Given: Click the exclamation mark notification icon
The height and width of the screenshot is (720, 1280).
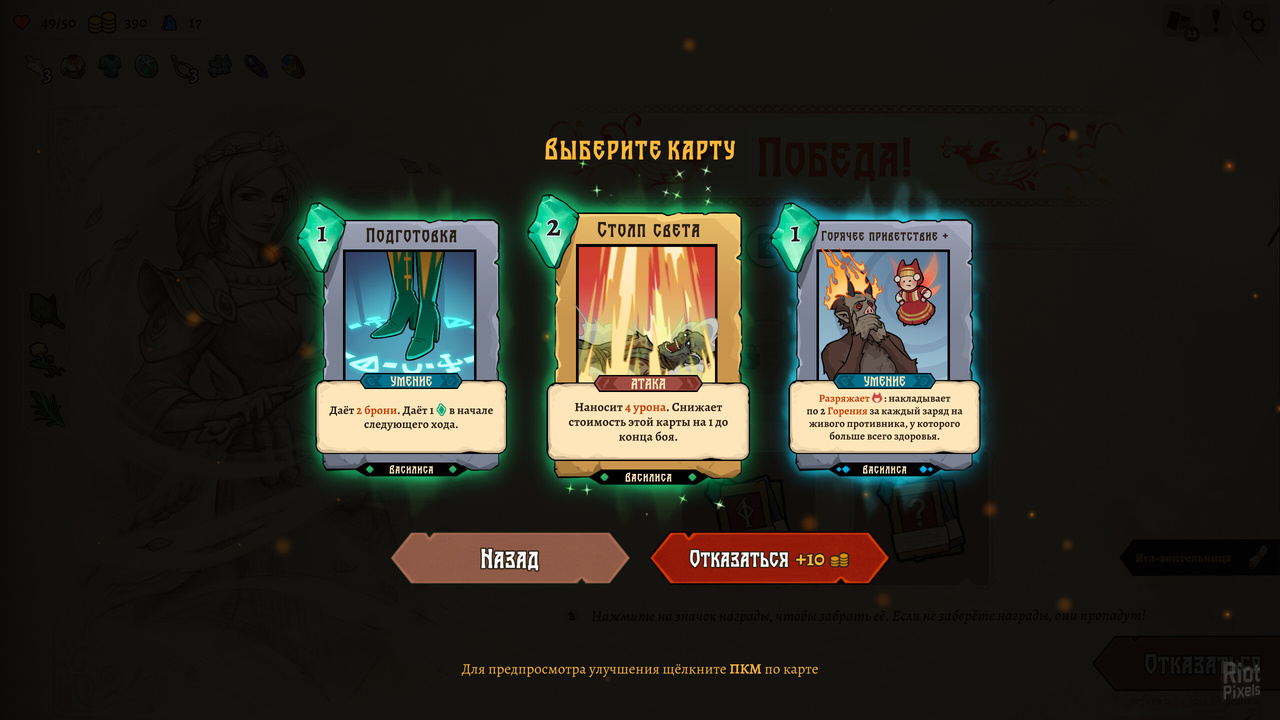Looking at the screenshot, I should click(x=1217, y=20).
